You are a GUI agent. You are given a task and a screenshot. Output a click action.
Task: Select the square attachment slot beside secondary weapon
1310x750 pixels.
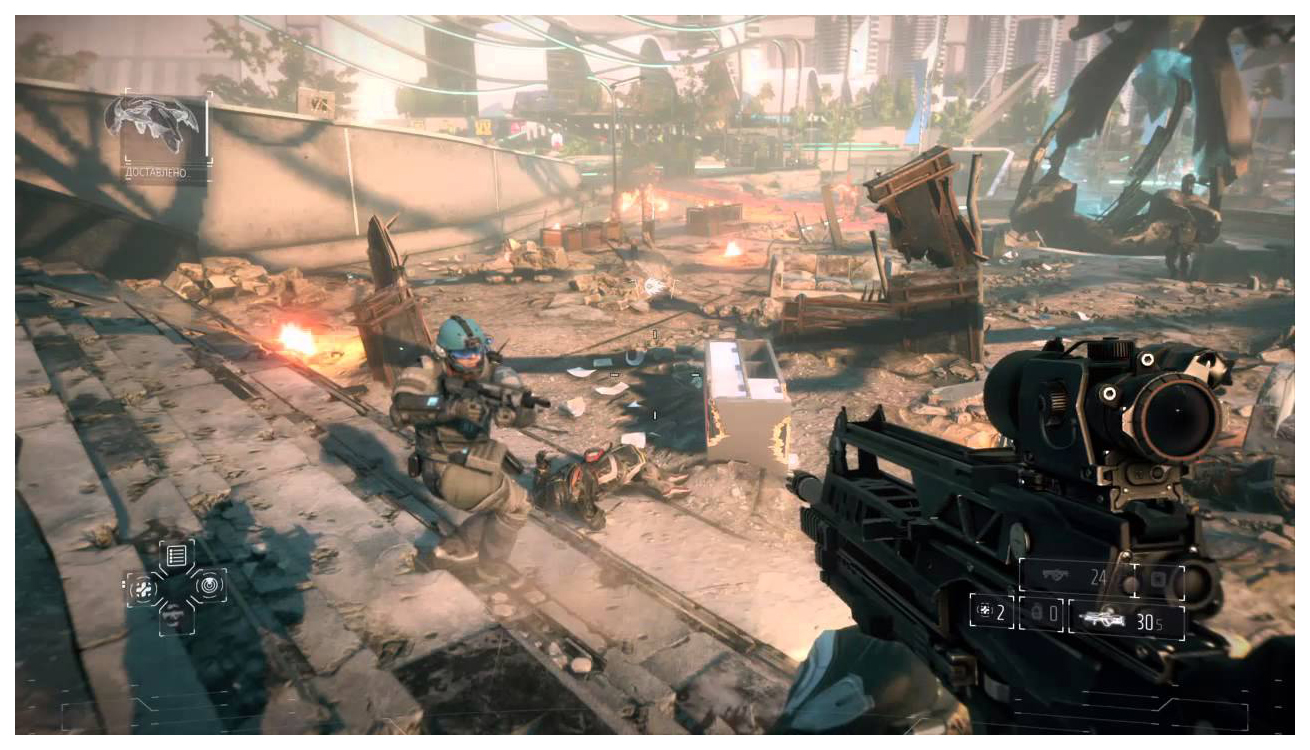click(x=1161, y=580)
